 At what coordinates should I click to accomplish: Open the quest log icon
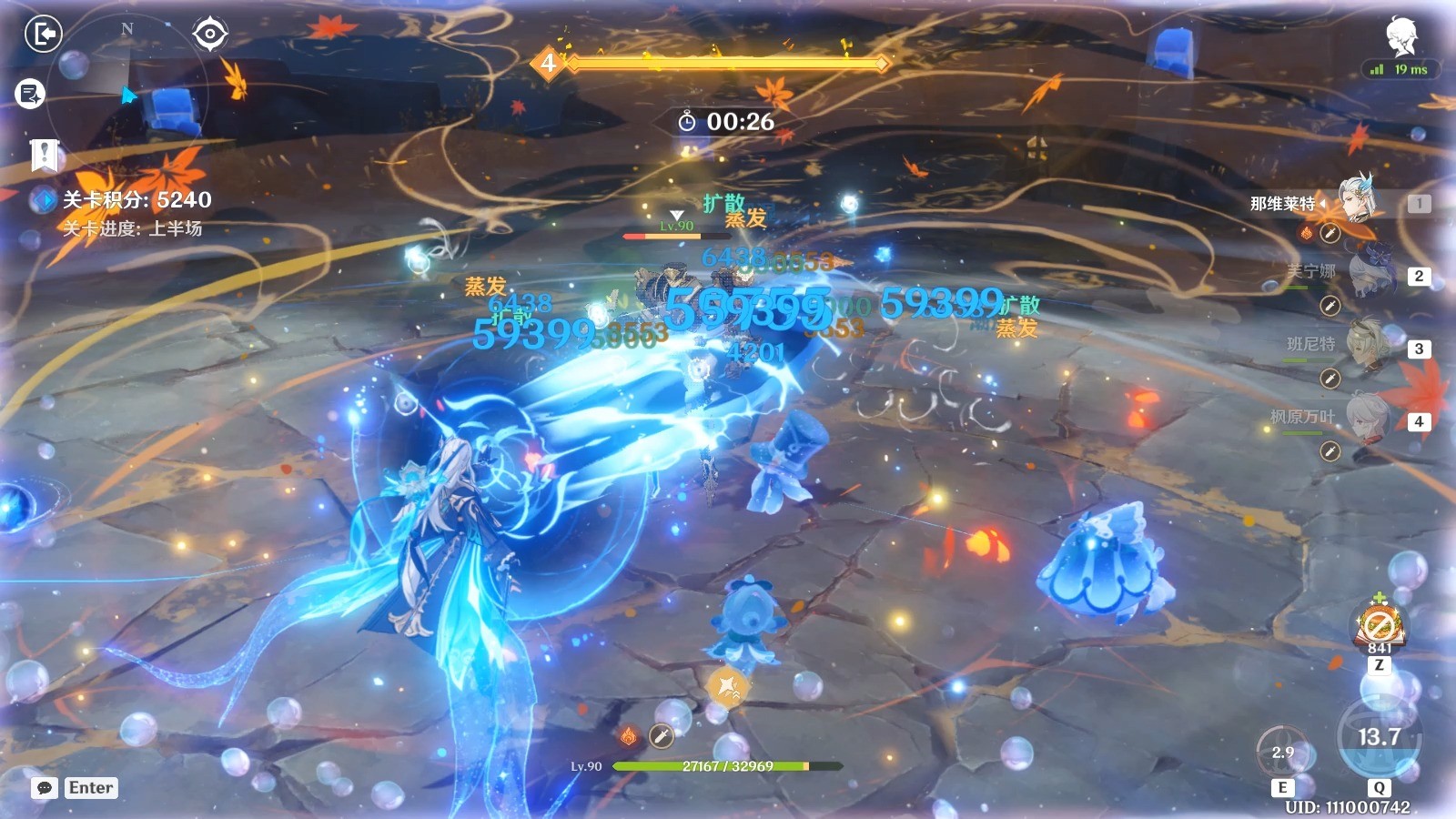pyautogui.click(x=30, y=93)
